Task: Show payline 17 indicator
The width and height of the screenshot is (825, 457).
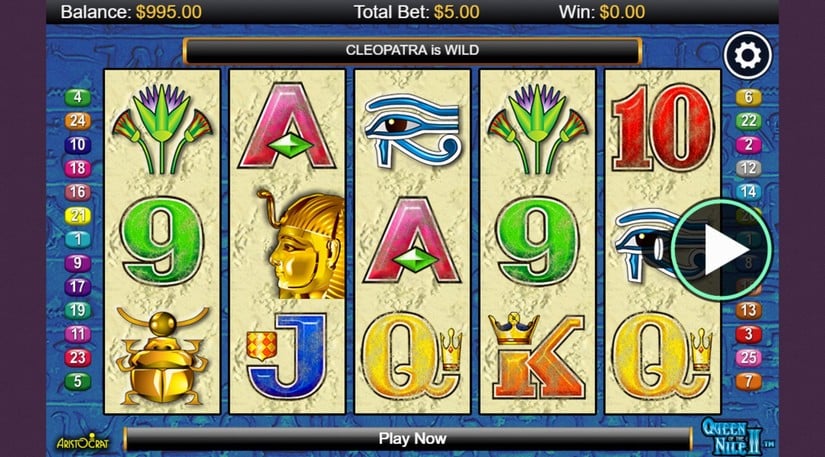Action: 77,287
